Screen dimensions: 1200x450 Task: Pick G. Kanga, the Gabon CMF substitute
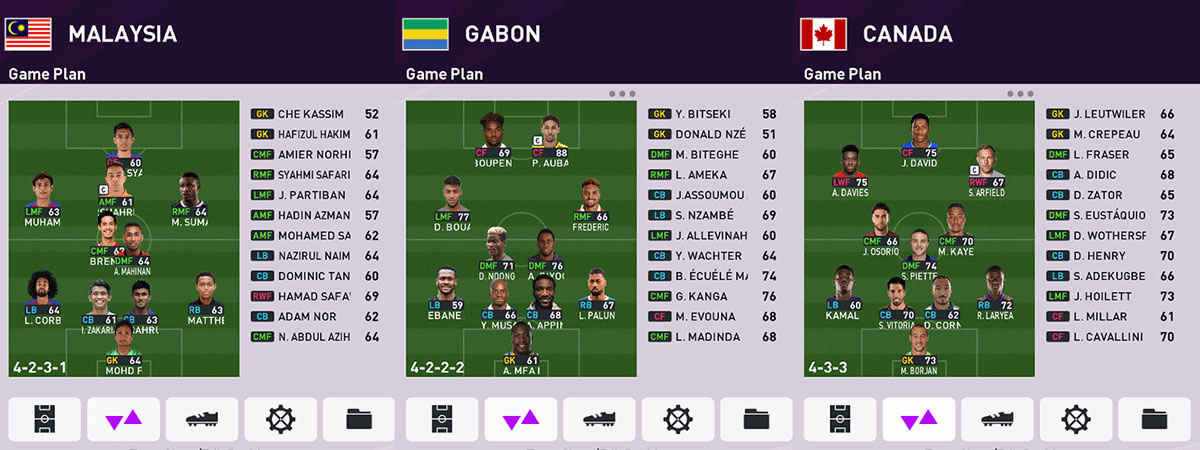(712, 296)
